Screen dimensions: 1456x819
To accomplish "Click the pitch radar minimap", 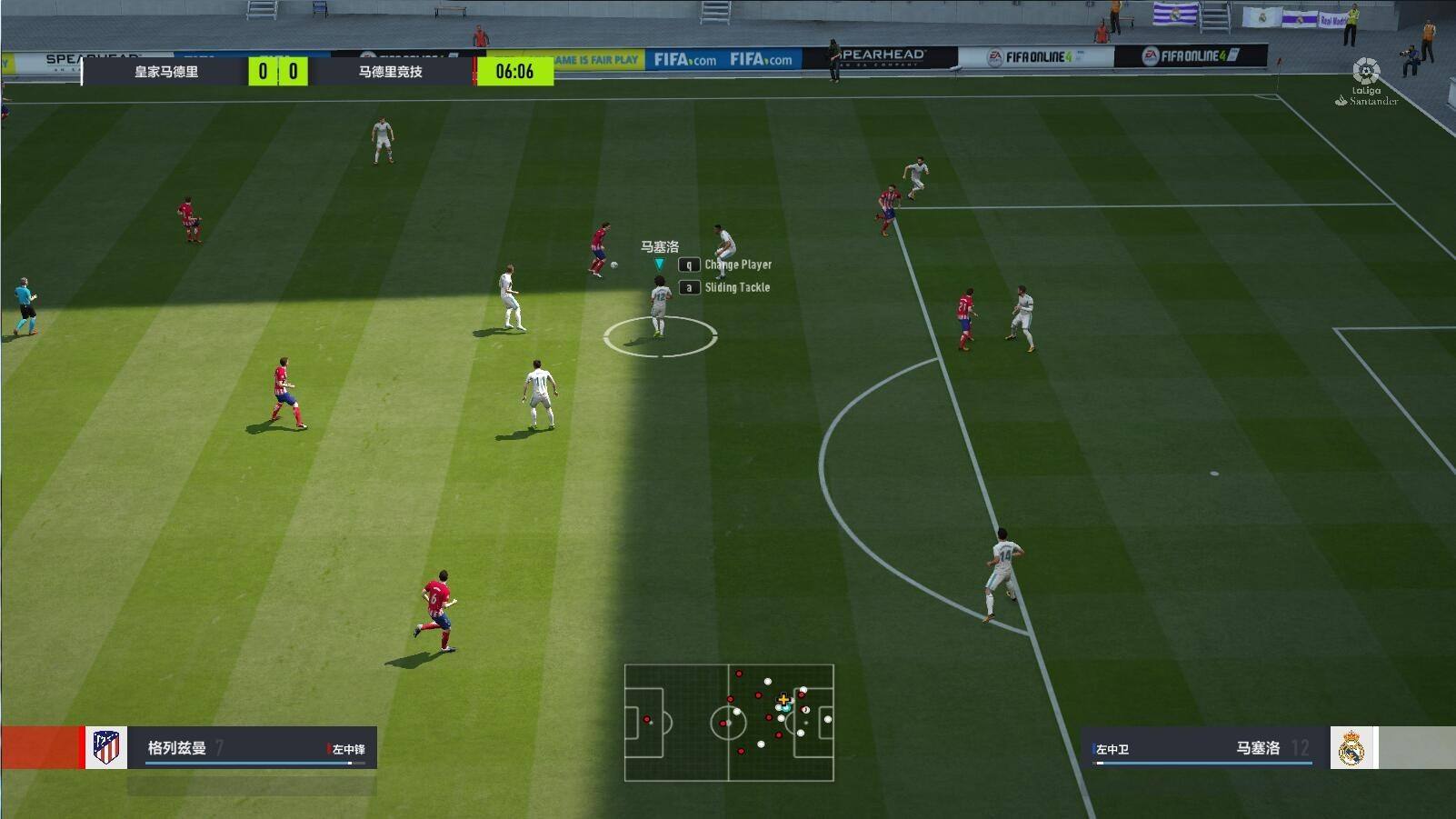I will point(728,722).
